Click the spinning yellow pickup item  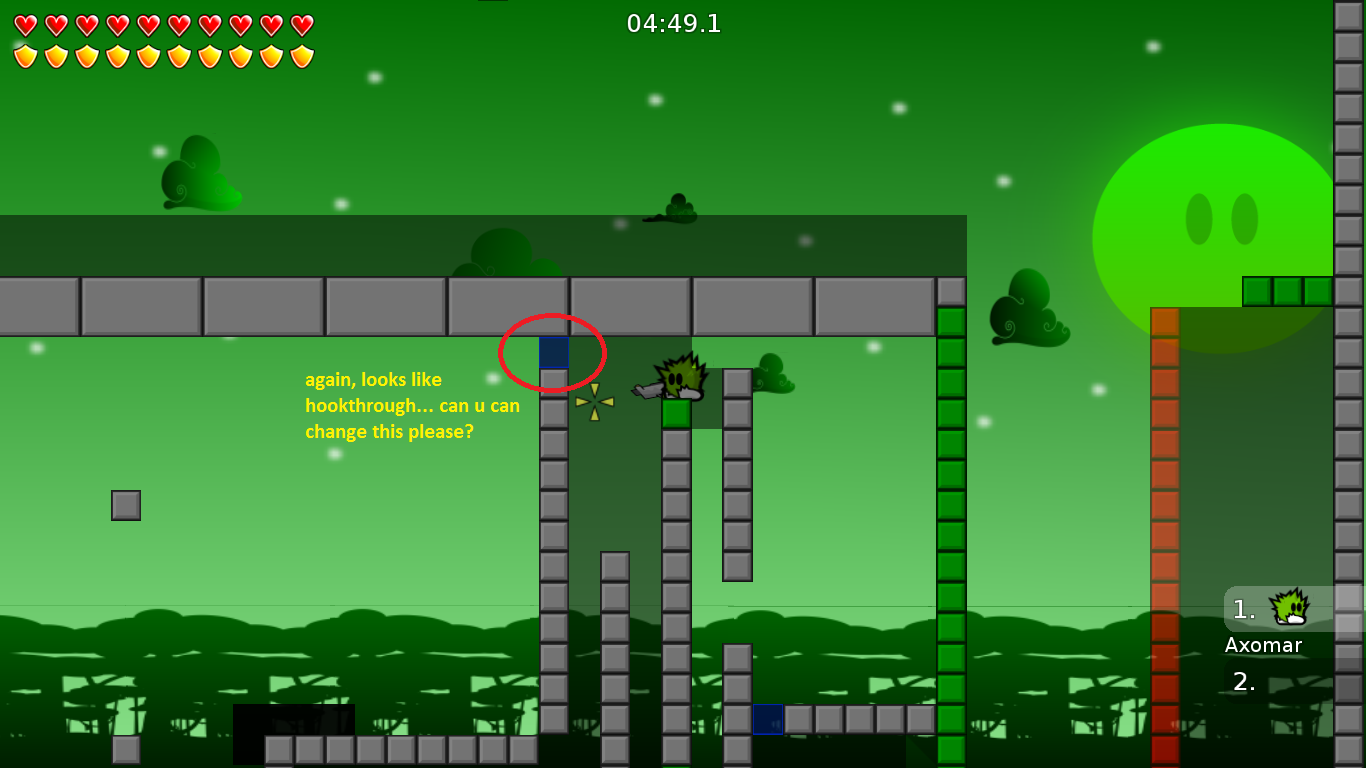[x=594, y=402]
